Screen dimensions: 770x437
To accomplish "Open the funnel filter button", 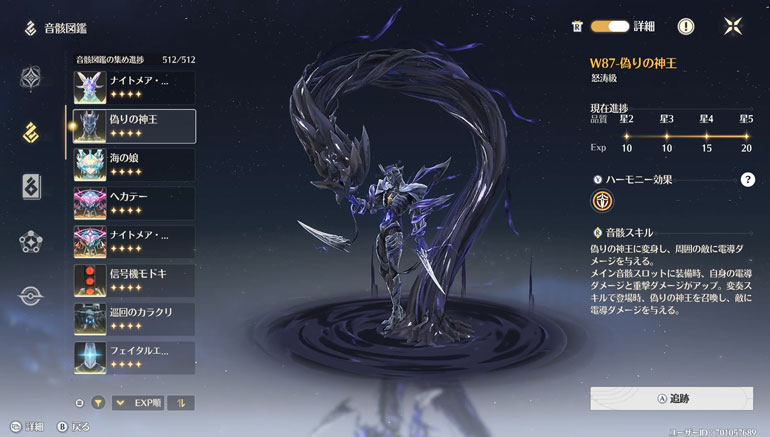I will [98, 403].
